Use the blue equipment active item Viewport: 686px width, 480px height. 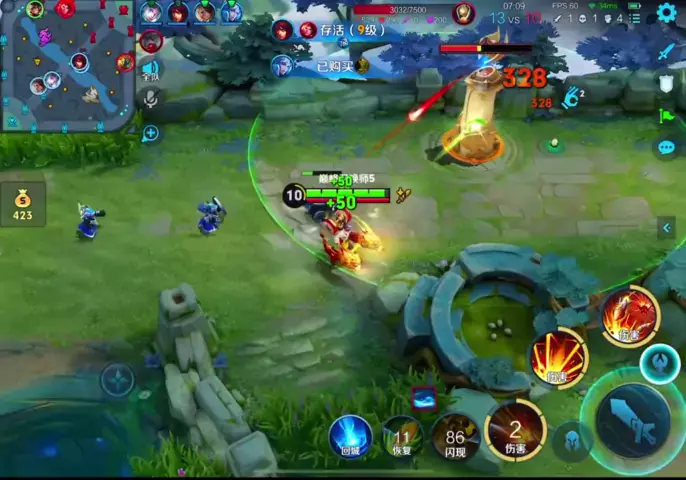click(423, 397)
